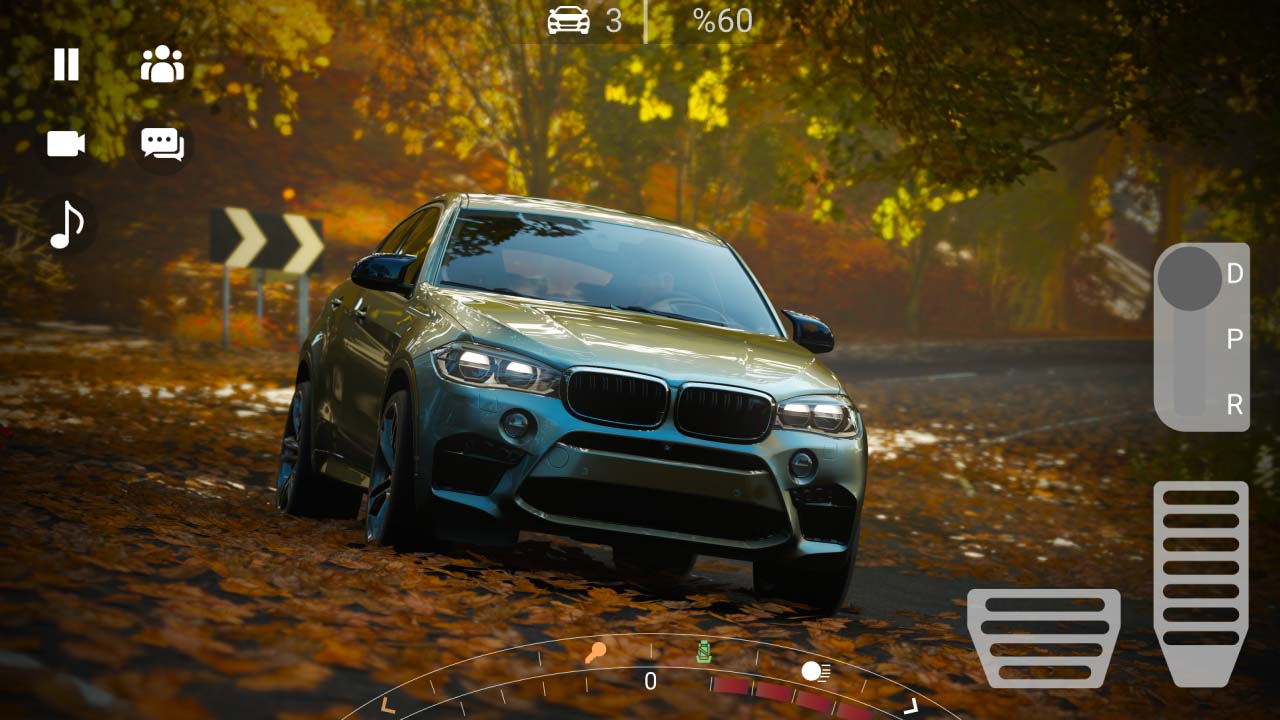Viewport: 1280px width, 720px height.
Task: Click the speedometer zero reading
Action: tap(649, 682)
